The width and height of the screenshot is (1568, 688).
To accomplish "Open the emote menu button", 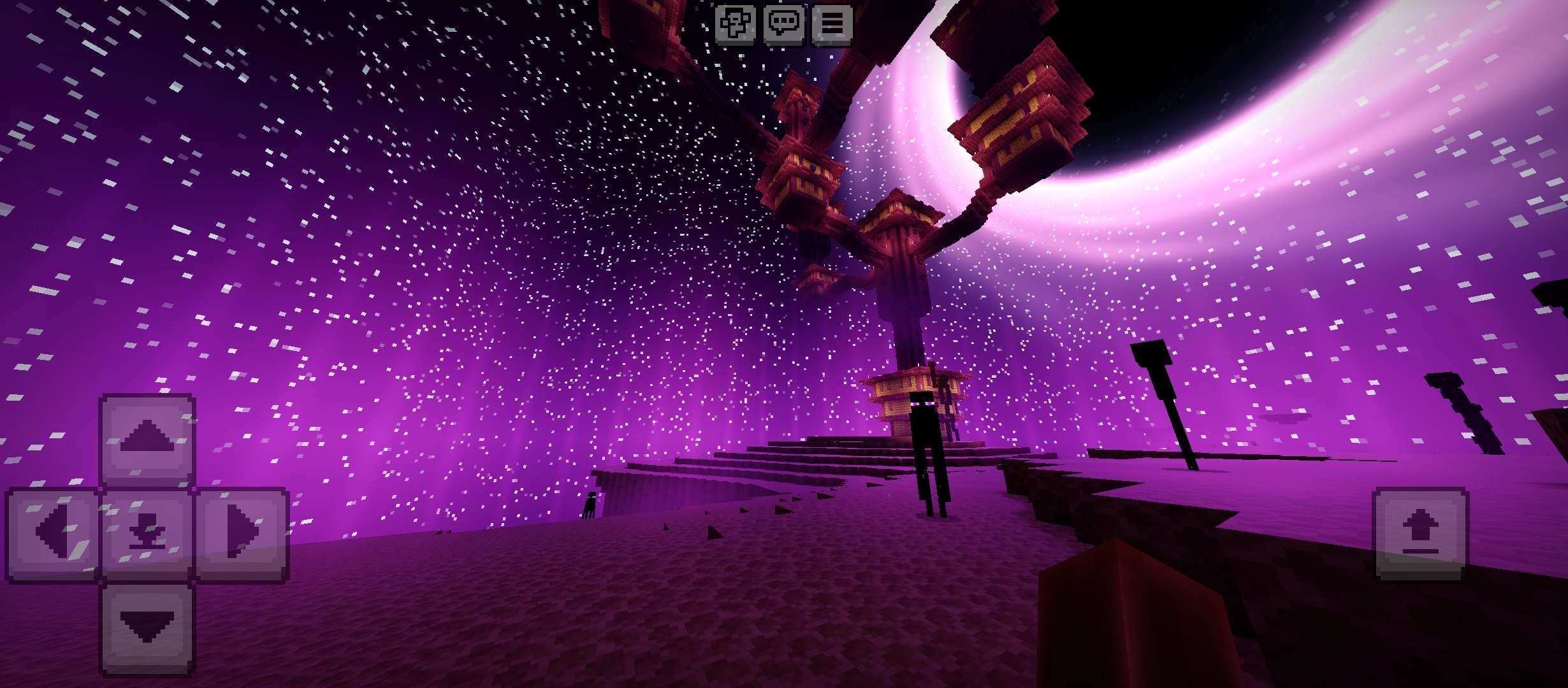I will pos(735,24).
